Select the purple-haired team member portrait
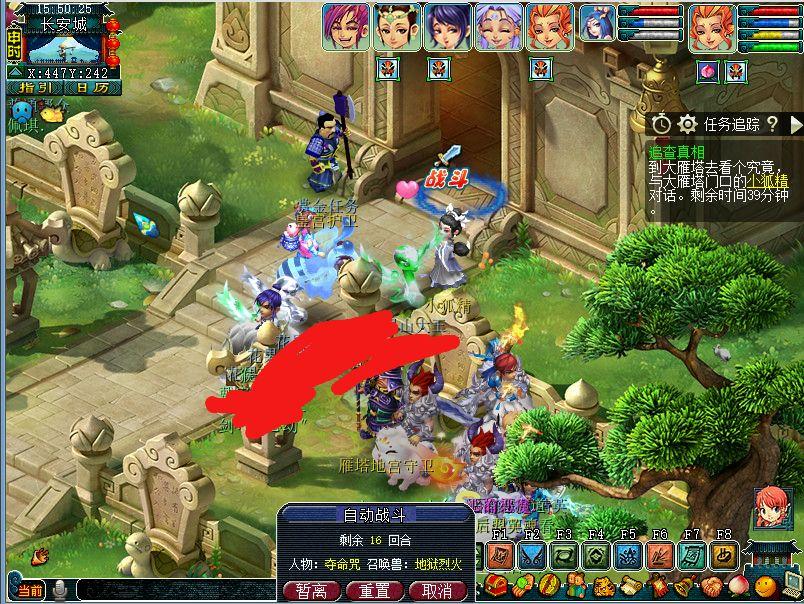 [x=343, y=27]
